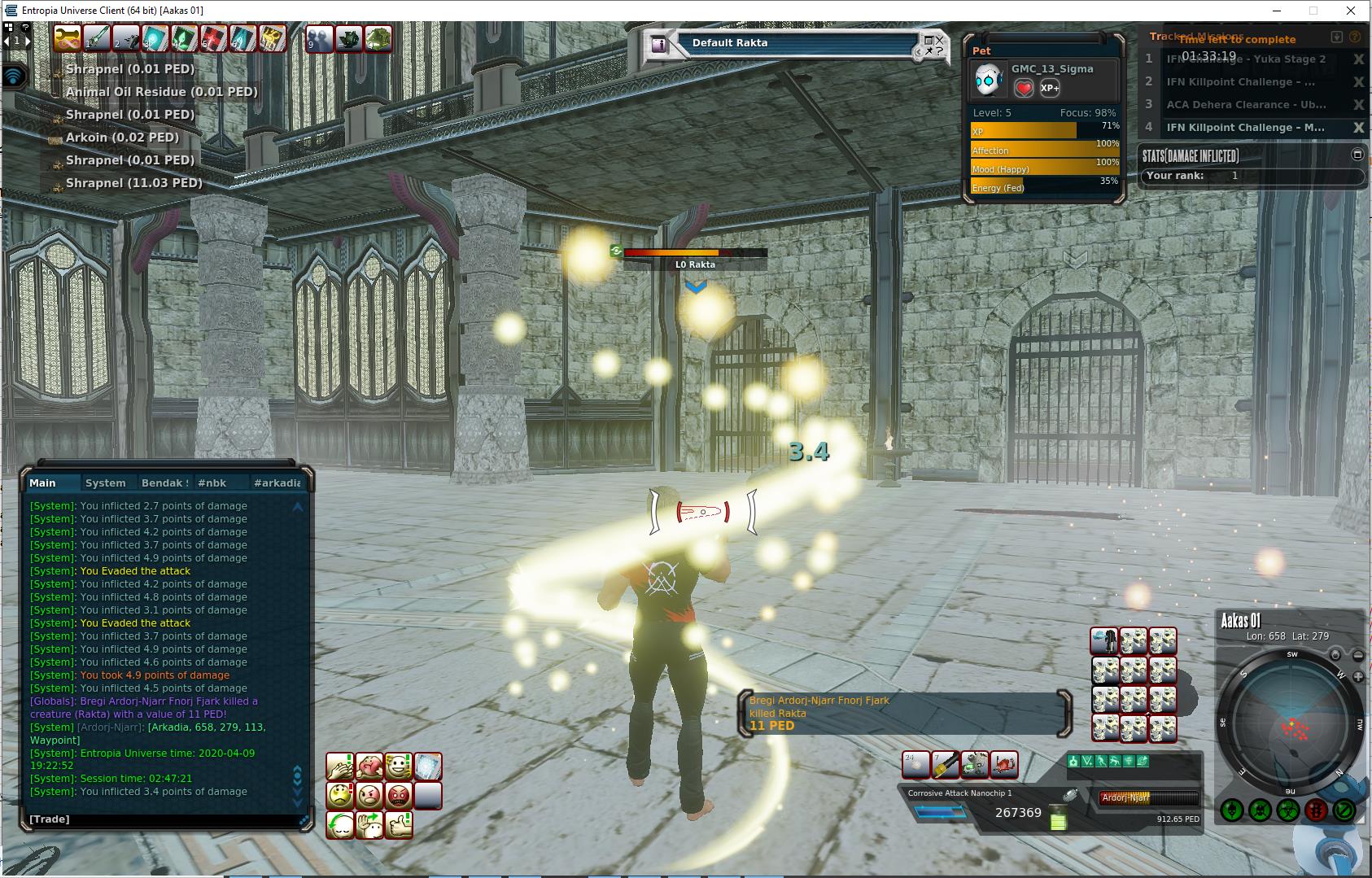This screenshot has height=878, width=1372.
Task: Activate the red cross heal hotbar slot
Action: pyautogui.click(x=214, y=37)
